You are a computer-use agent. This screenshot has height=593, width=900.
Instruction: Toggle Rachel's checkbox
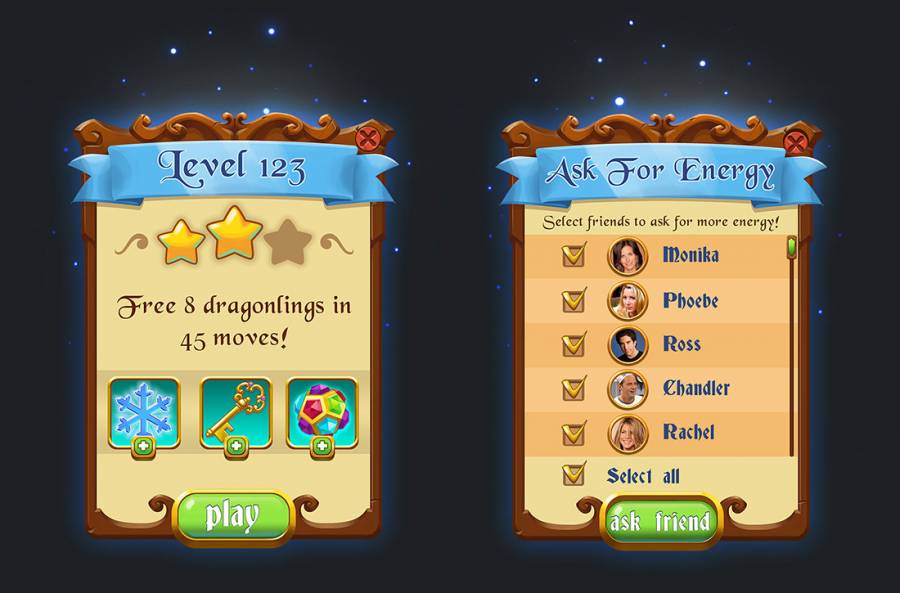[574, 433]
